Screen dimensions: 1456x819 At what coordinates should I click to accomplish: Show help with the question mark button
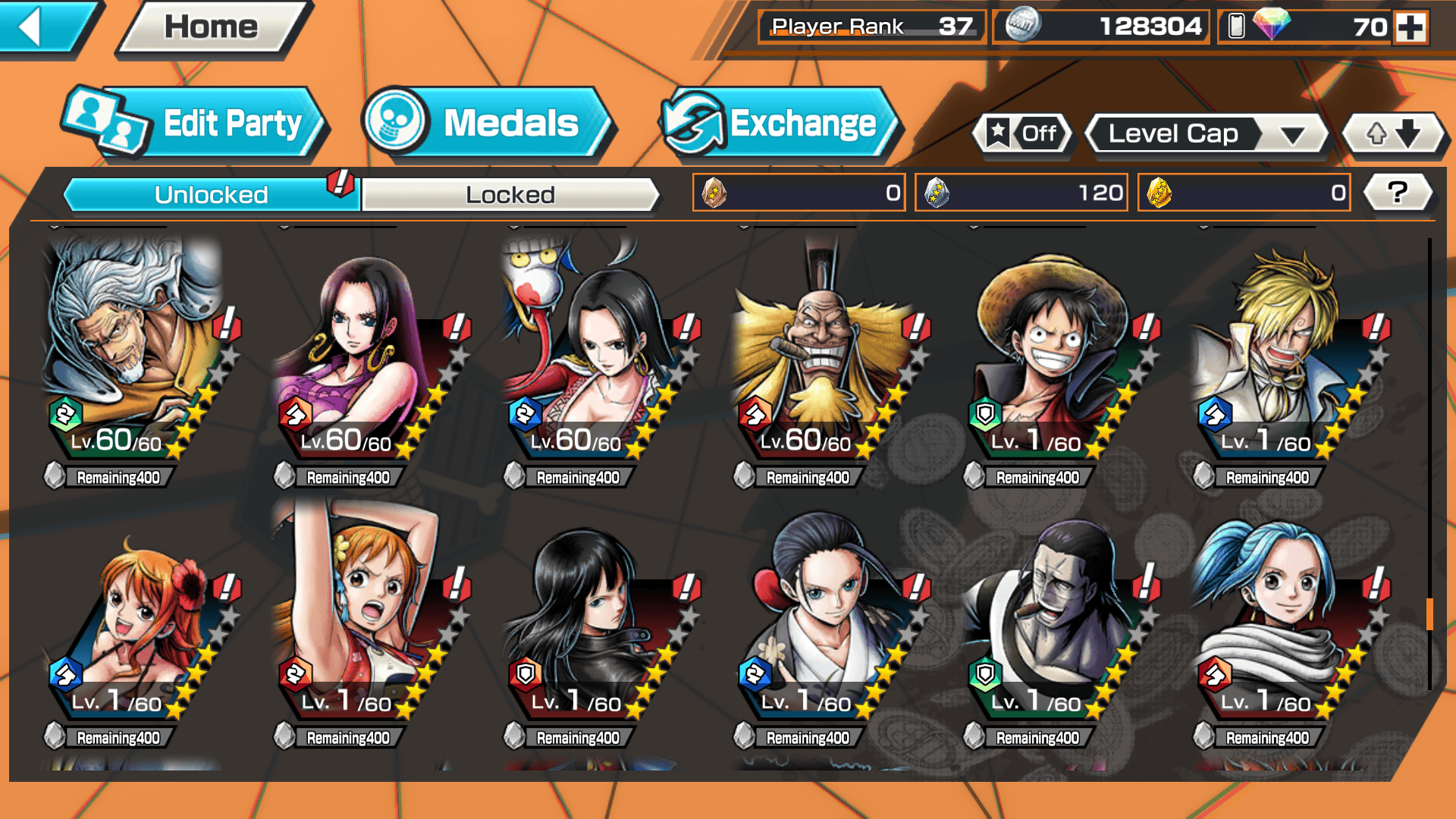click(x=1397, y=193)
